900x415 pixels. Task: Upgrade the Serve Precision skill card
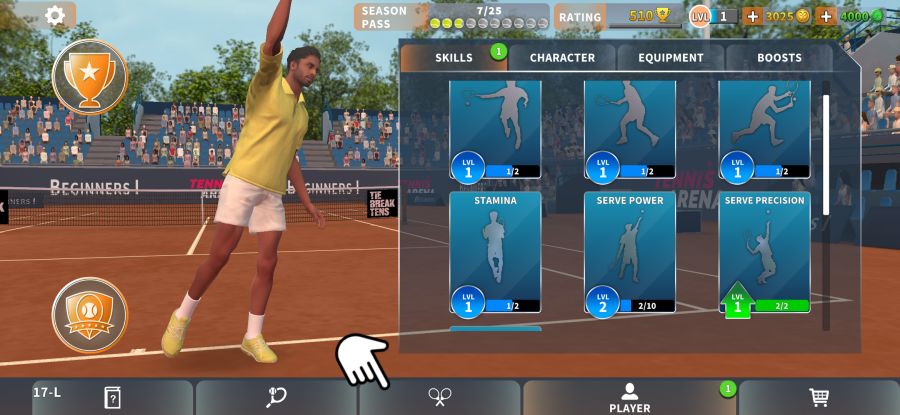click(x=765, y=252)
